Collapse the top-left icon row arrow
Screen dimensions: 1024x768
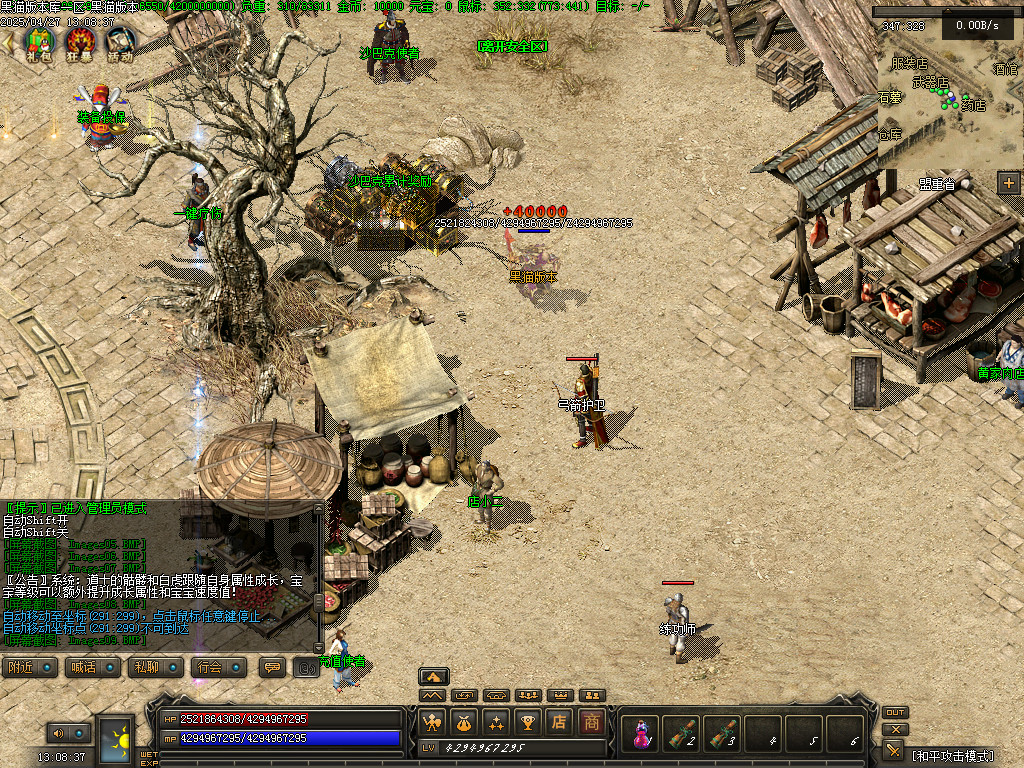pos(8,42)
